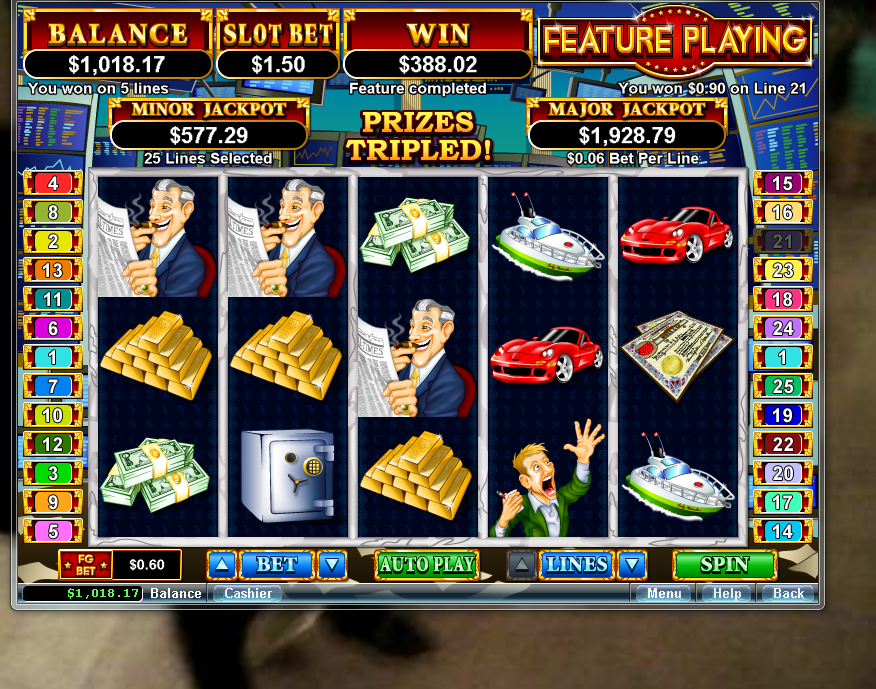Select payline 4 marker
The width and height of the screenshot is (876, 689).
53,183
